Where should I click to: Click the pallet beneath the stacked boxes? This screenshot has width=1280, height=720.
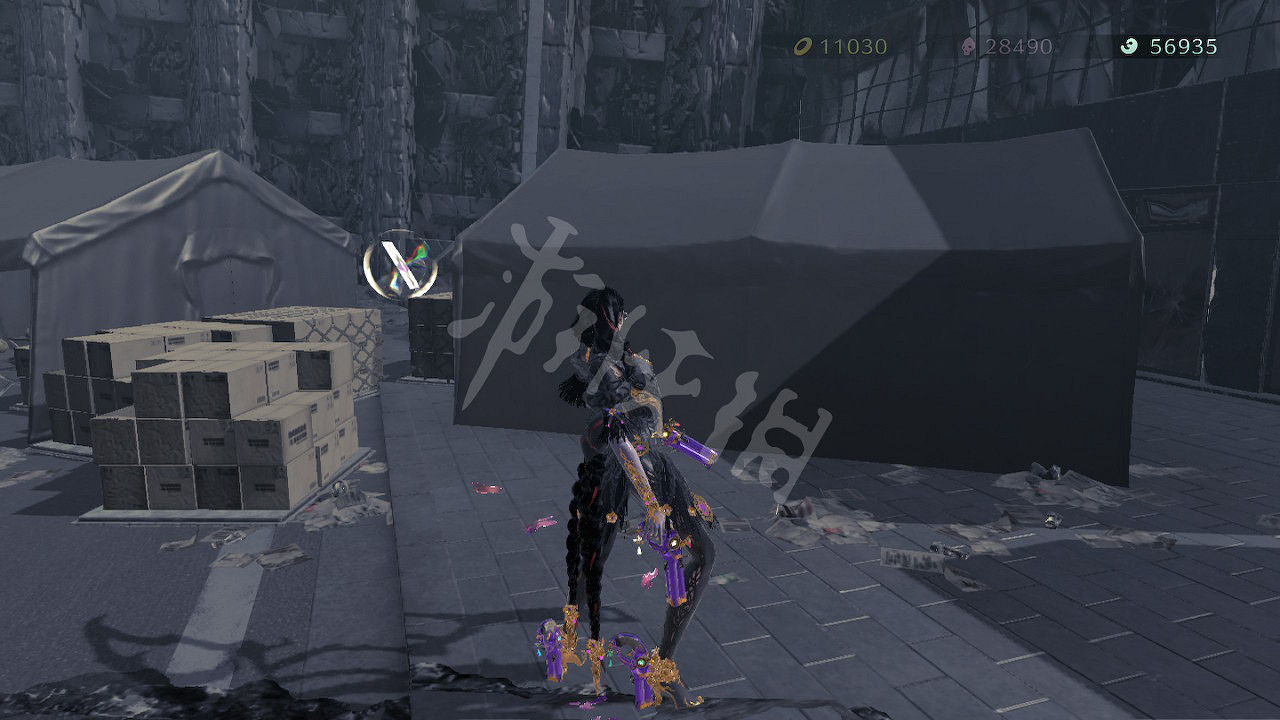180,510
